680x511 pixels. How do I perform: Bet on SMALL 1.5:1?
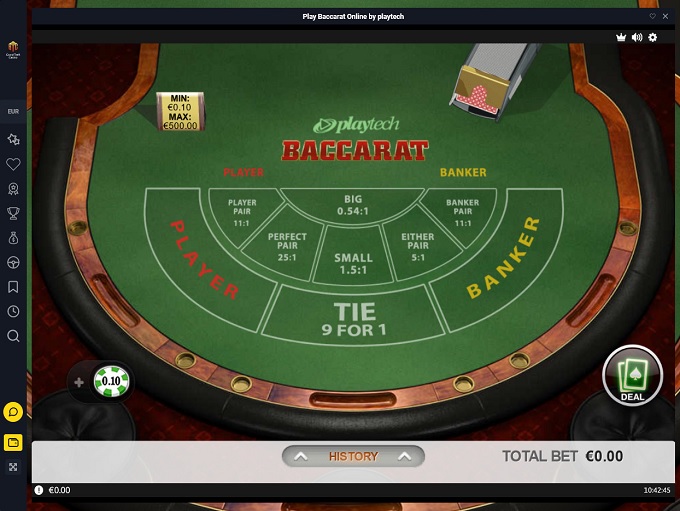[x=353, y=264]
